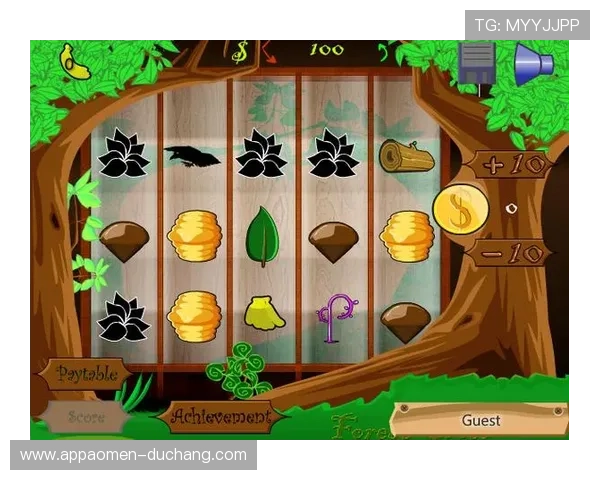
Task: Select the Guest name plank
Action: tap(481, 420)
